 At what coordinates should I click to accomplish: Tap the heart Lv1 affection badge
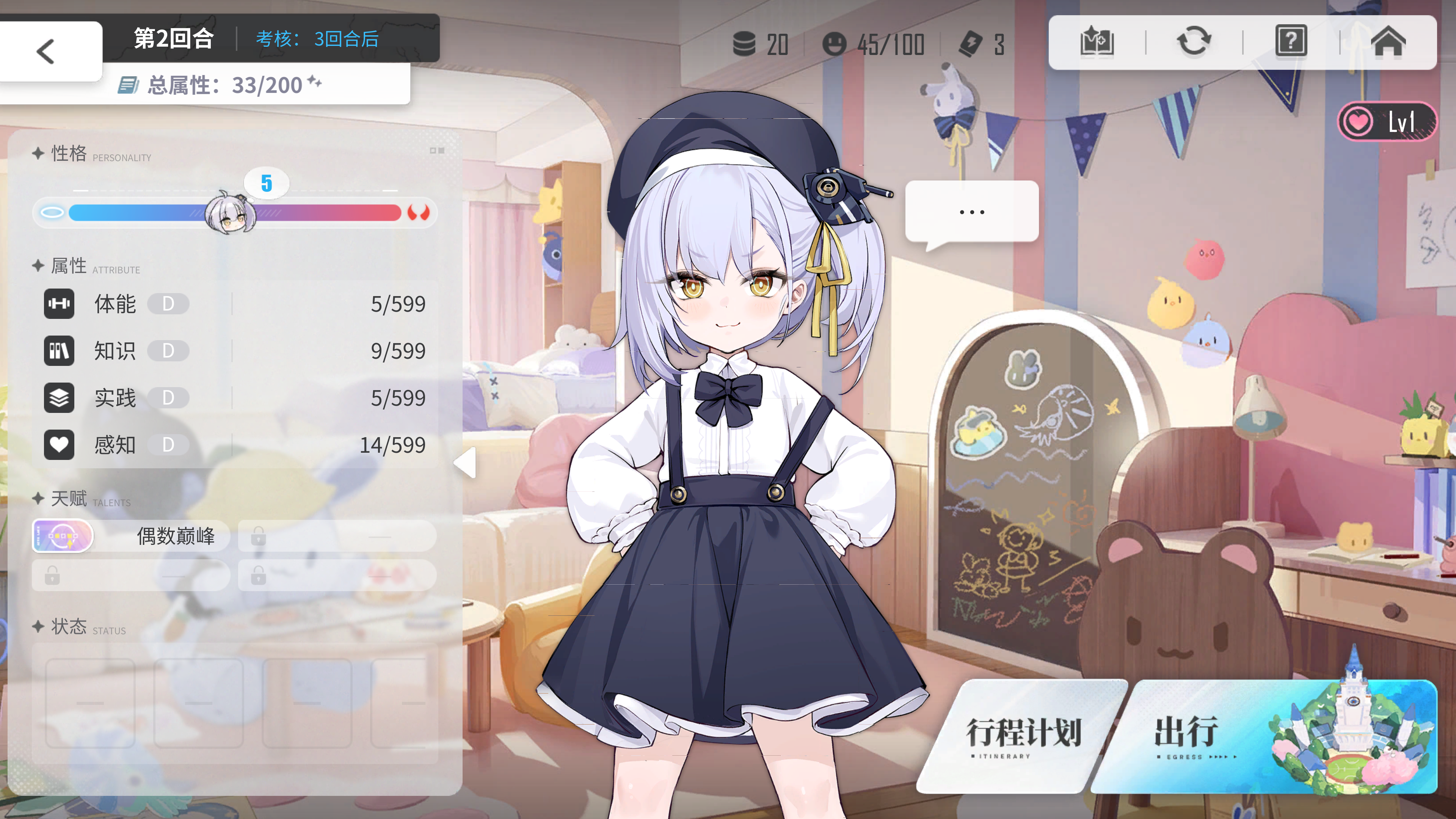[x=1386, y=121]
